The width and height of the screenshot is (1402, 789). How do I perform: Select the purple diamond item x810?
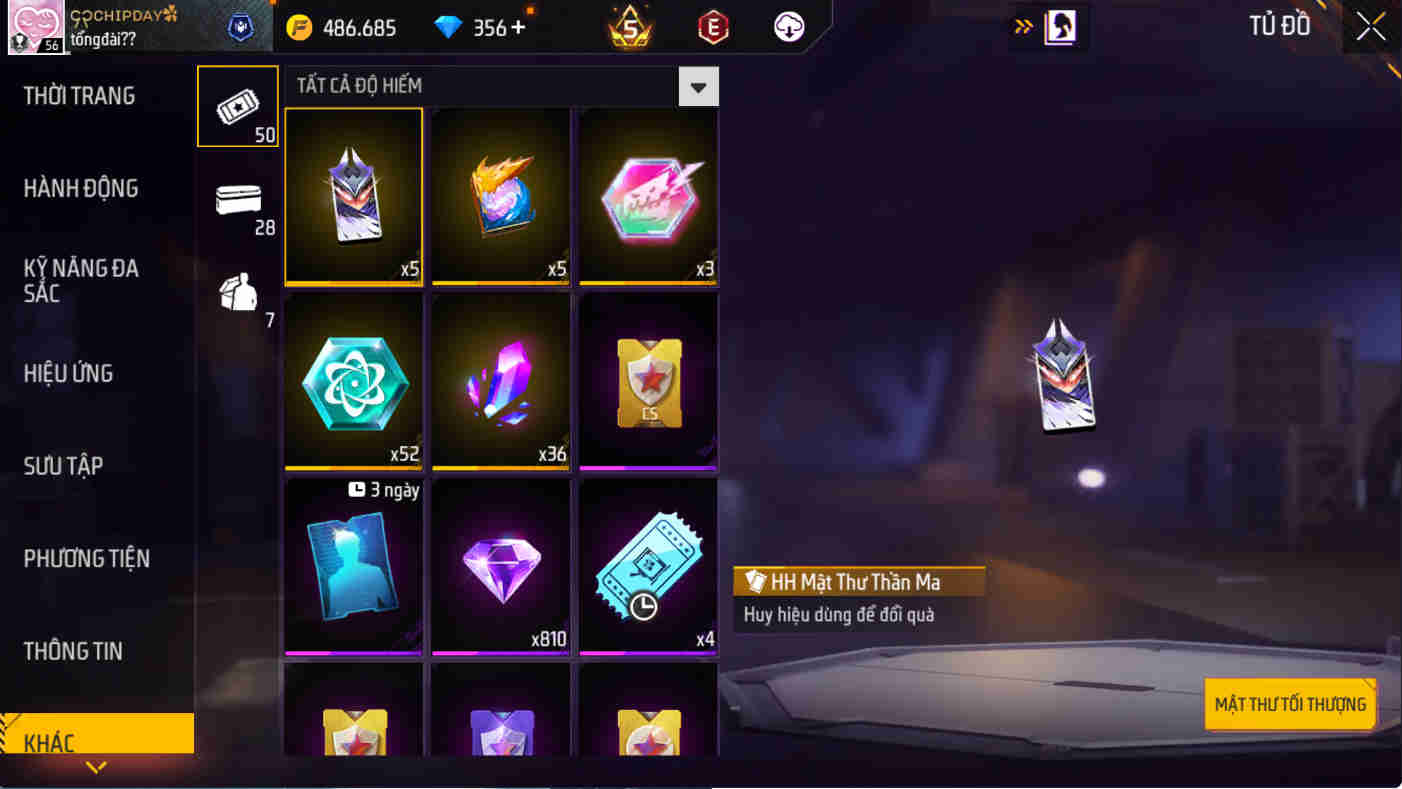pos(500,566)
